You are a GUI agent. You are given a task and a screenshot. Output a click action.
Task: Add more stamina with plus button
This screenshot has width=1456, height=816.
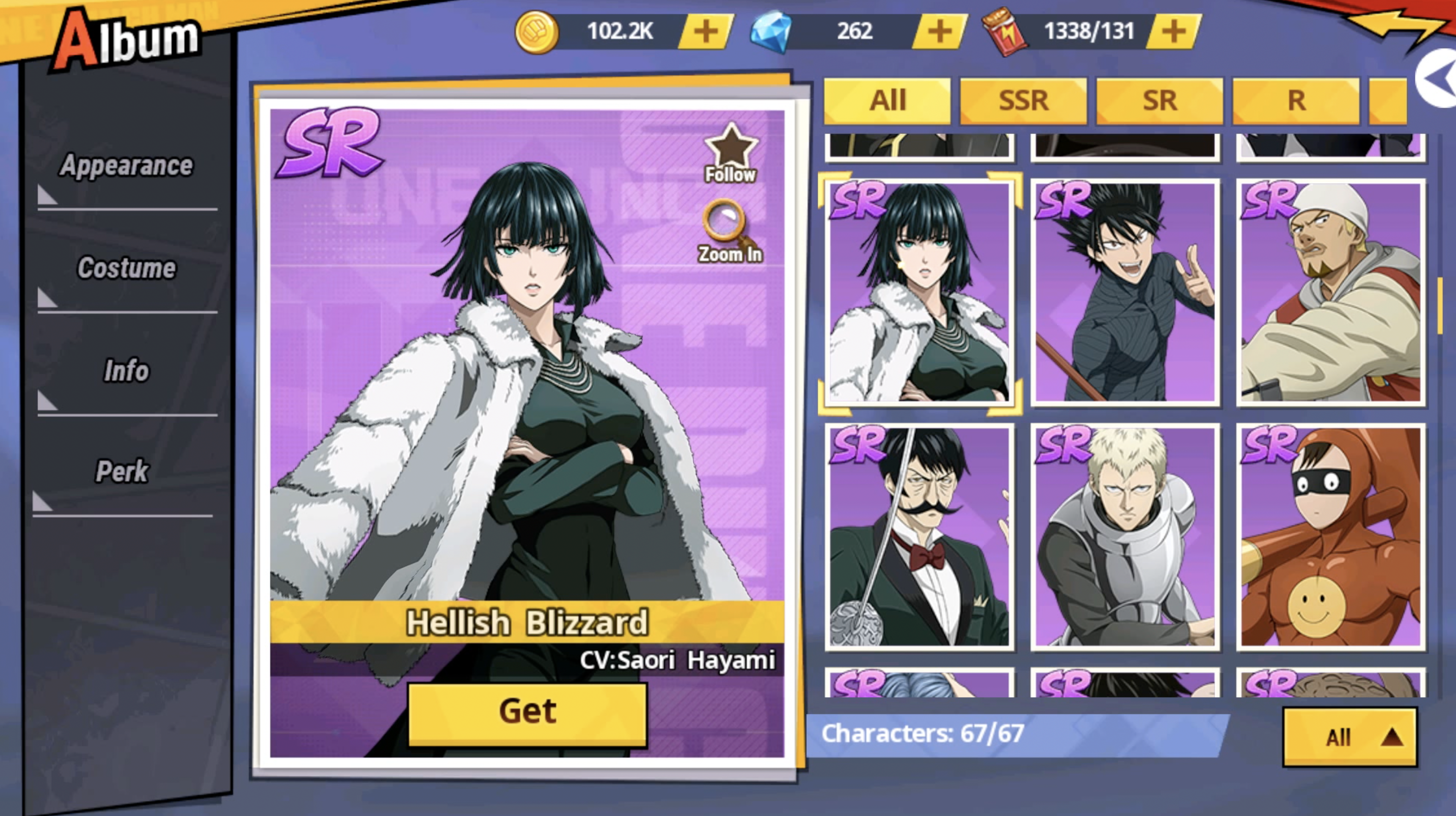1174,31
